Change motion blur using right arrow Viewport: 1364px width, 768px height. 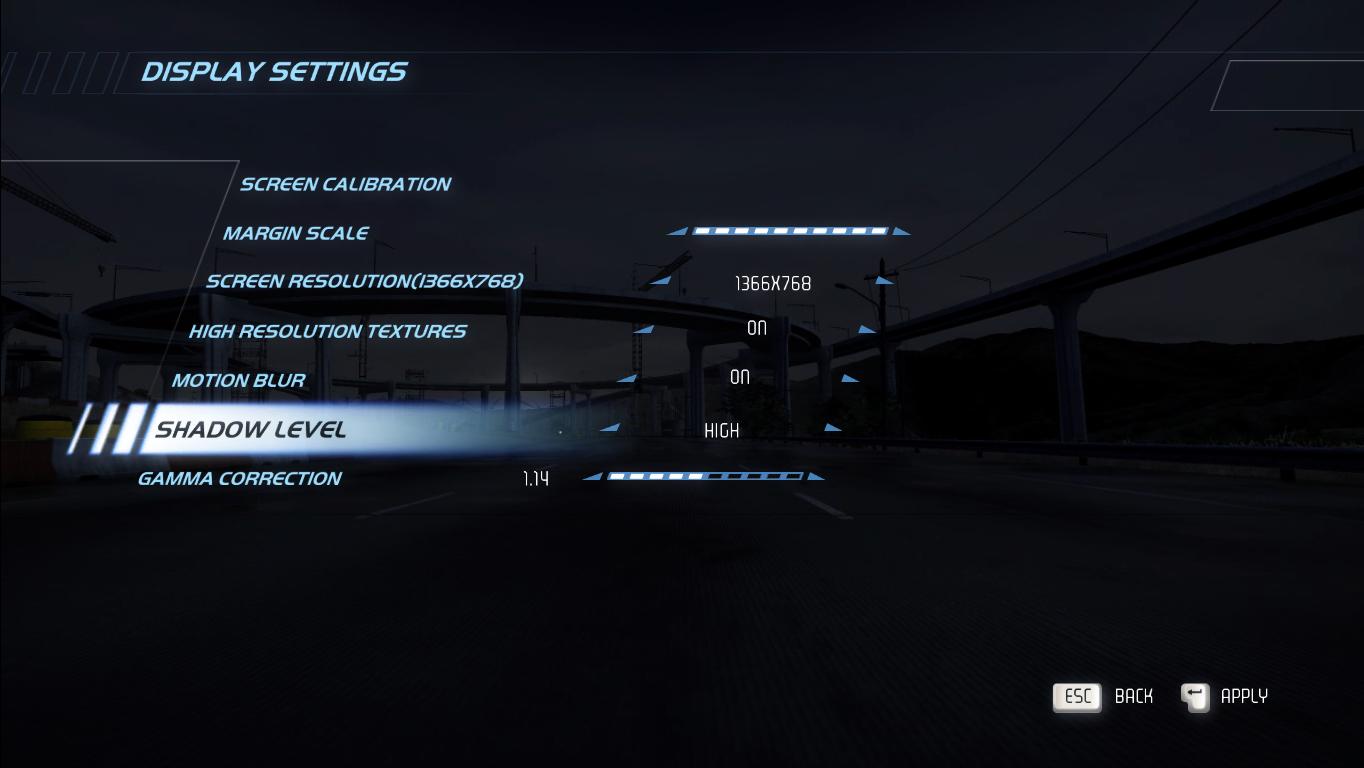[850, 378]
